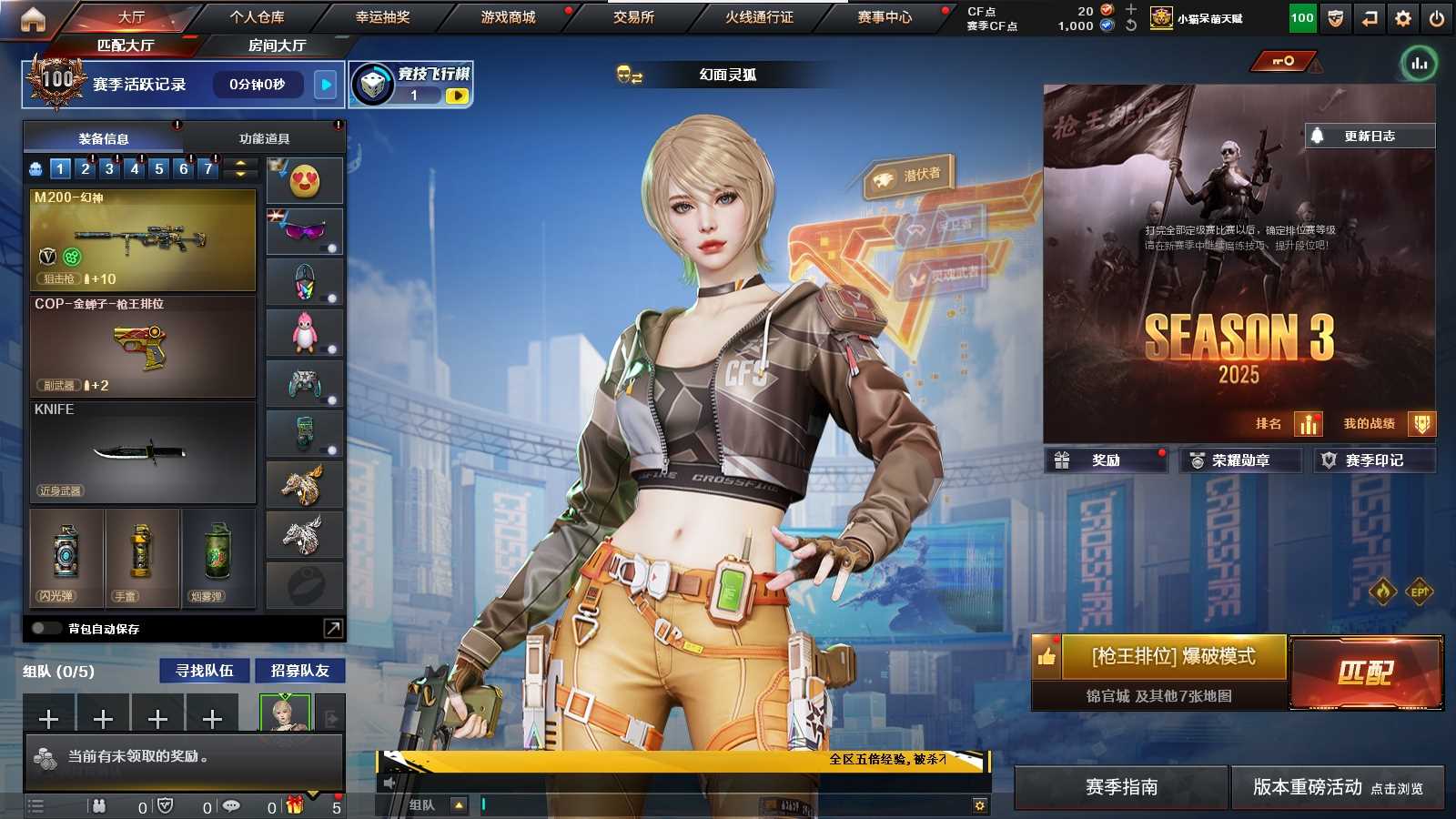Select backpack slot 3

coord(109,168)
